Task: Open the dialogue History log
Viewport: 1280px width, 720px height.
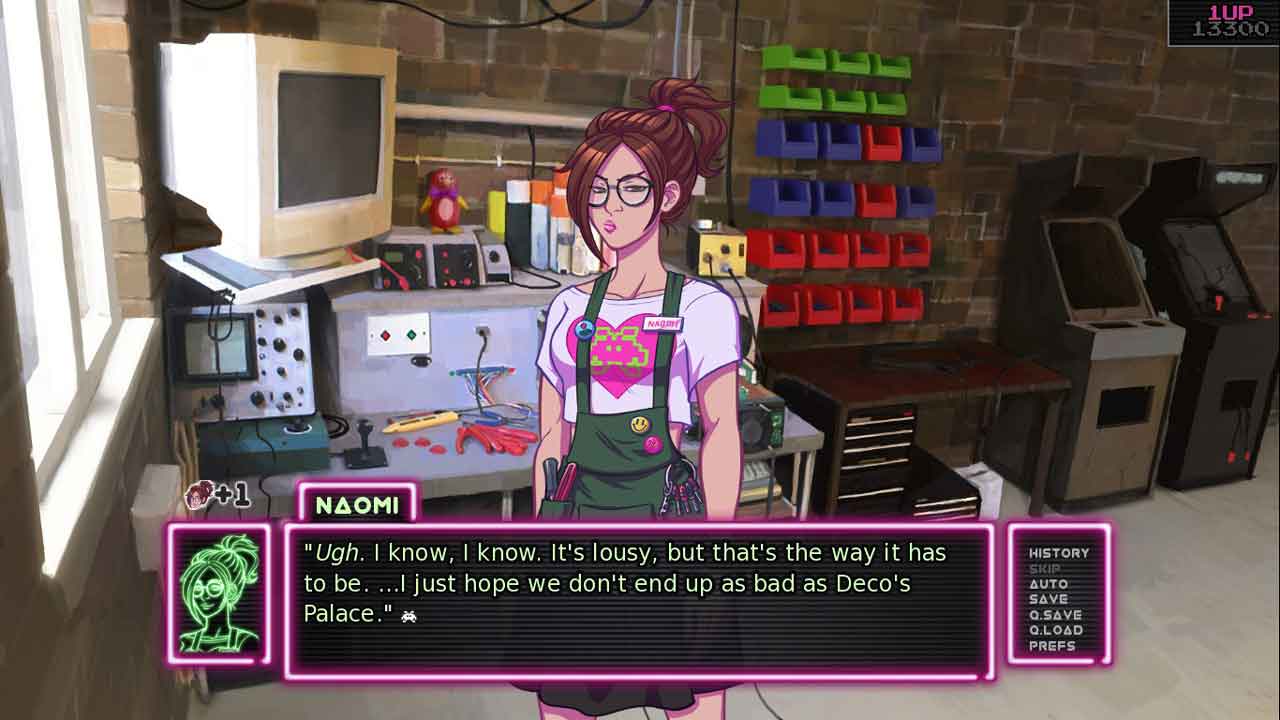Action: click(x=1058, y=553)
